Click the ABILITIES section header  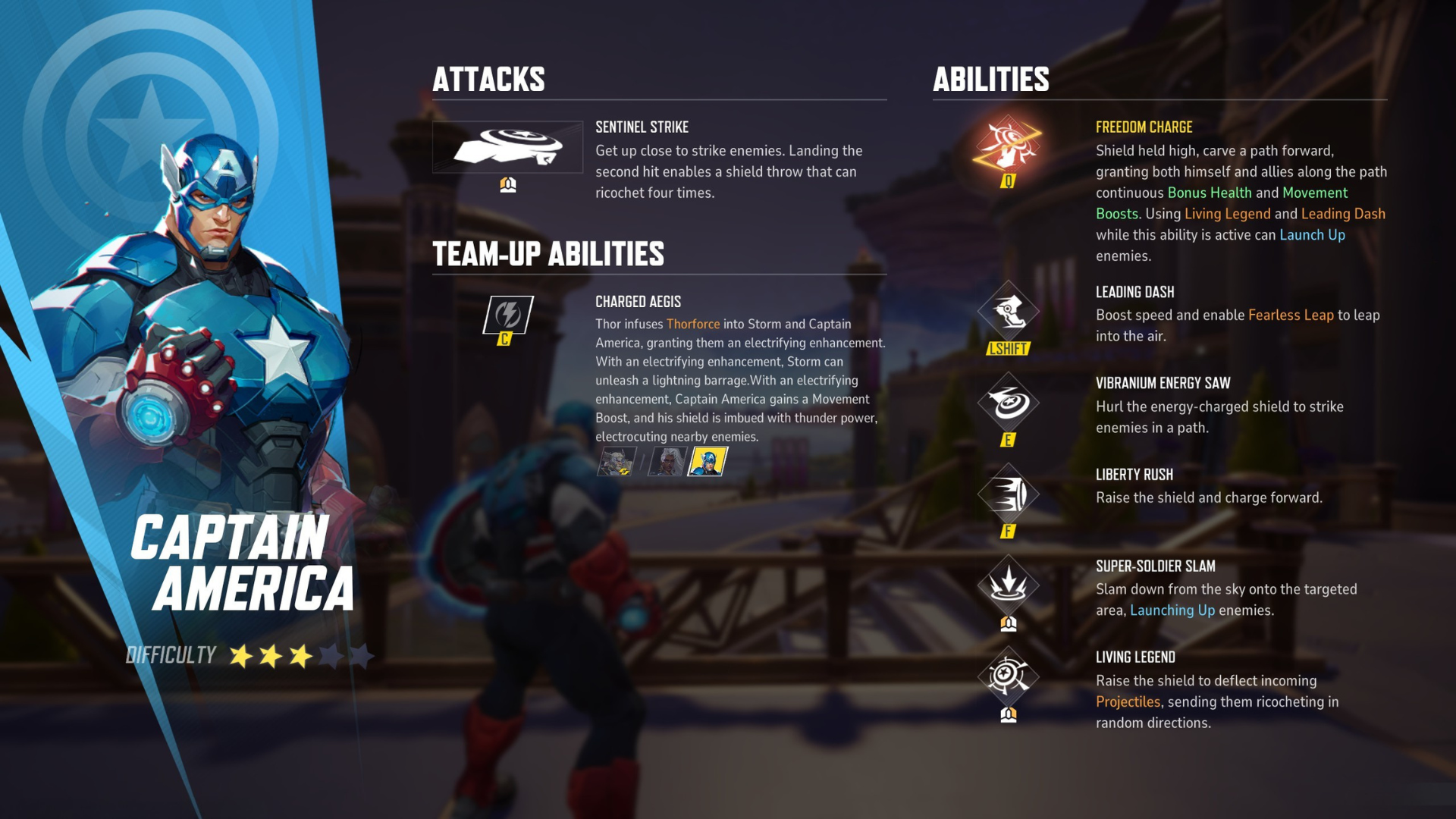point(990,80)
